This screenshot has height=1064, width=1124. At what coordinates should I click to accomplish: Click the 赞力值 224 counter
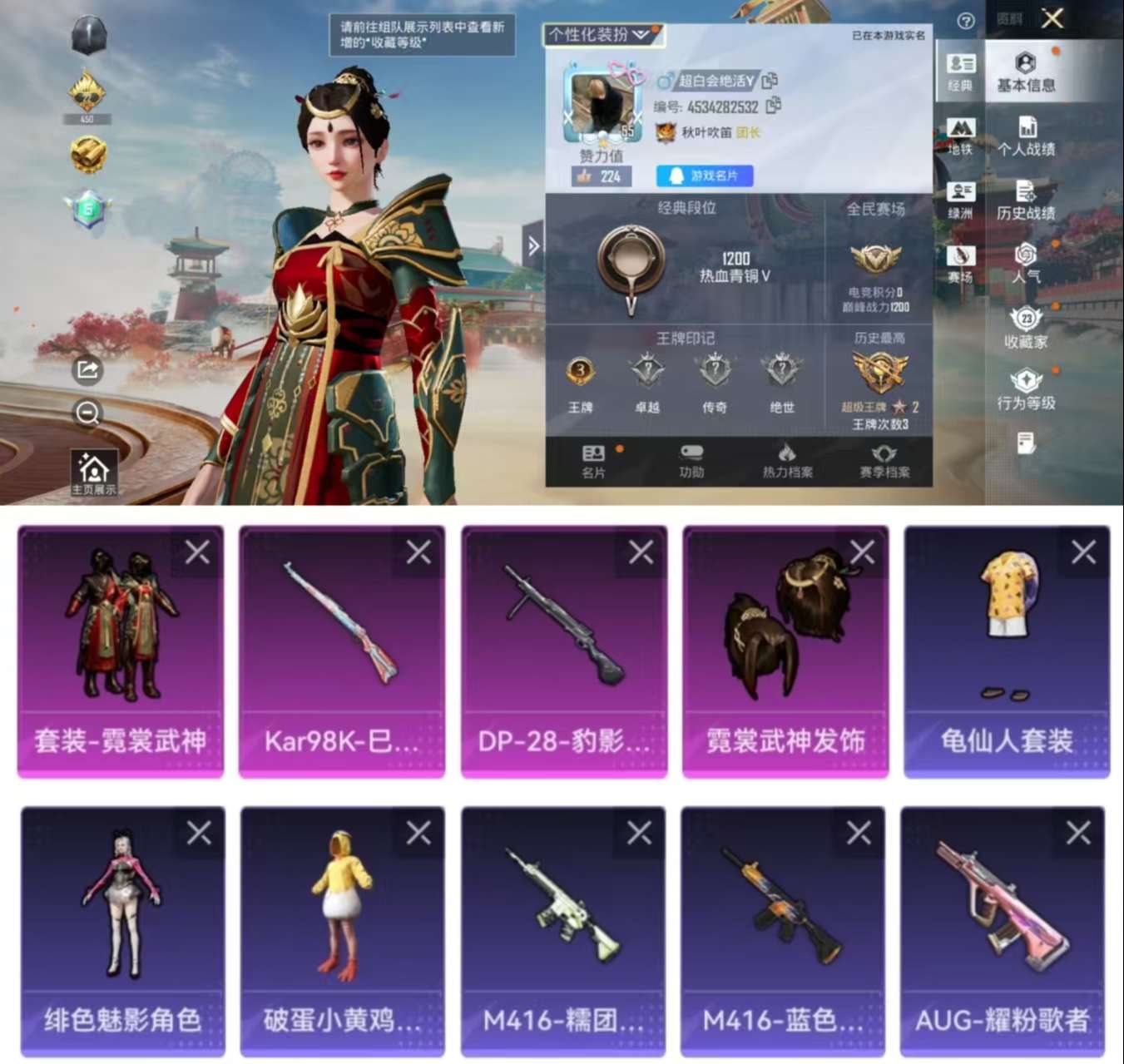coord(601,176)
